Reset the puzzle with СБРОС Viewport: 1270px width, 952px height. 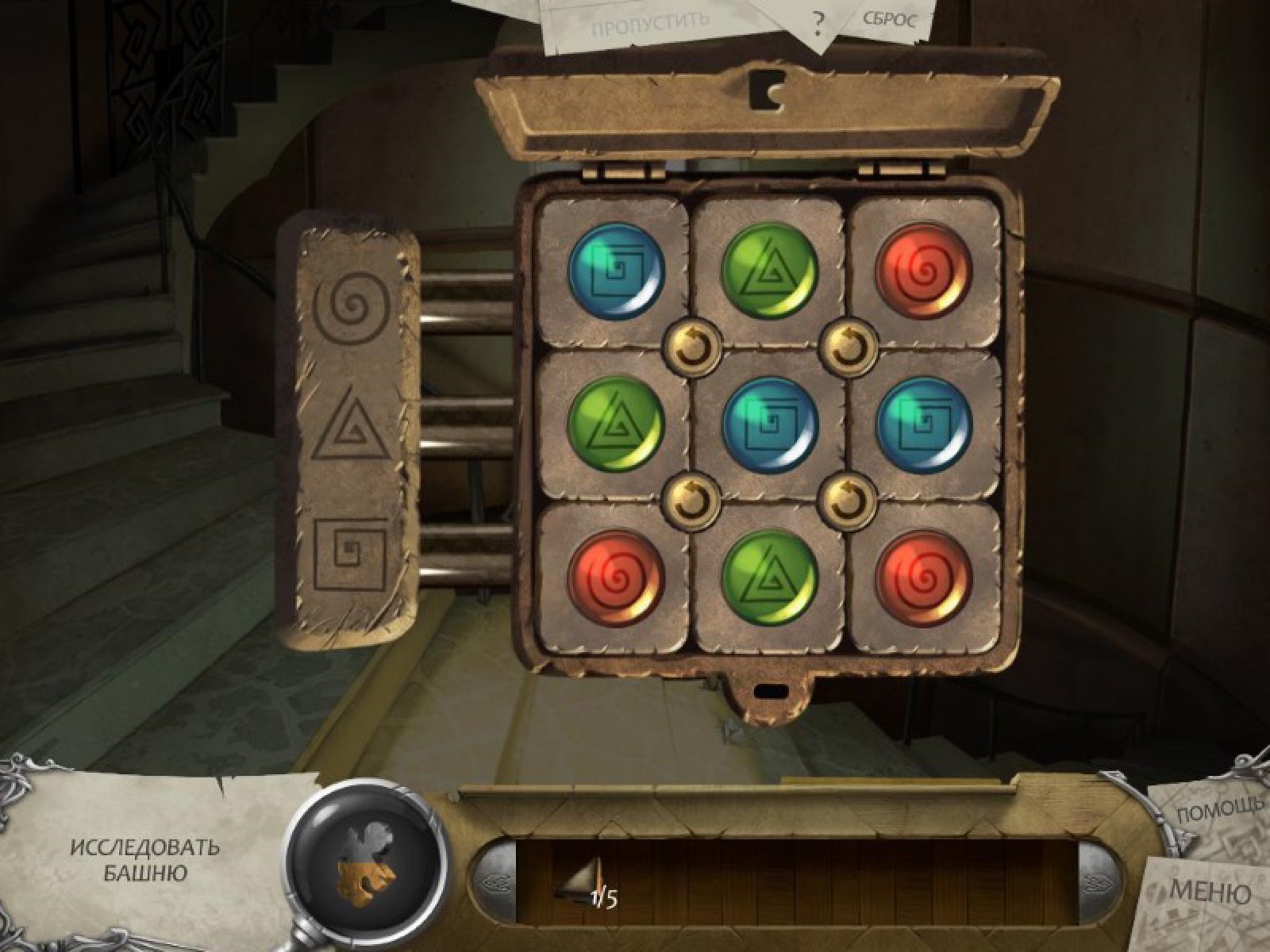(x=887, y=19)
